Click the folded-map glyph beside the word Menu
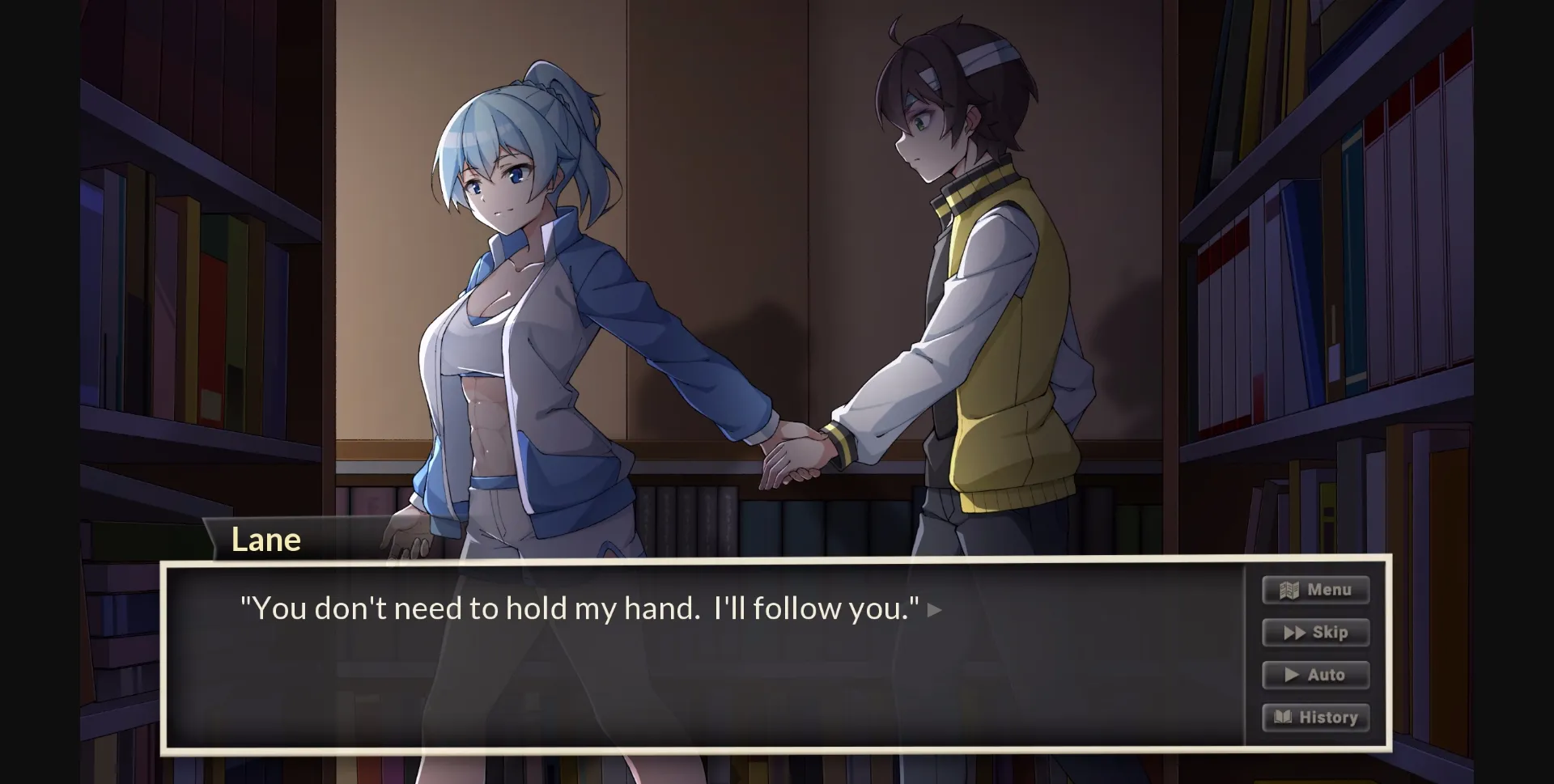The height and width of the screenshot is (784, 1554). coord(1289,590)
